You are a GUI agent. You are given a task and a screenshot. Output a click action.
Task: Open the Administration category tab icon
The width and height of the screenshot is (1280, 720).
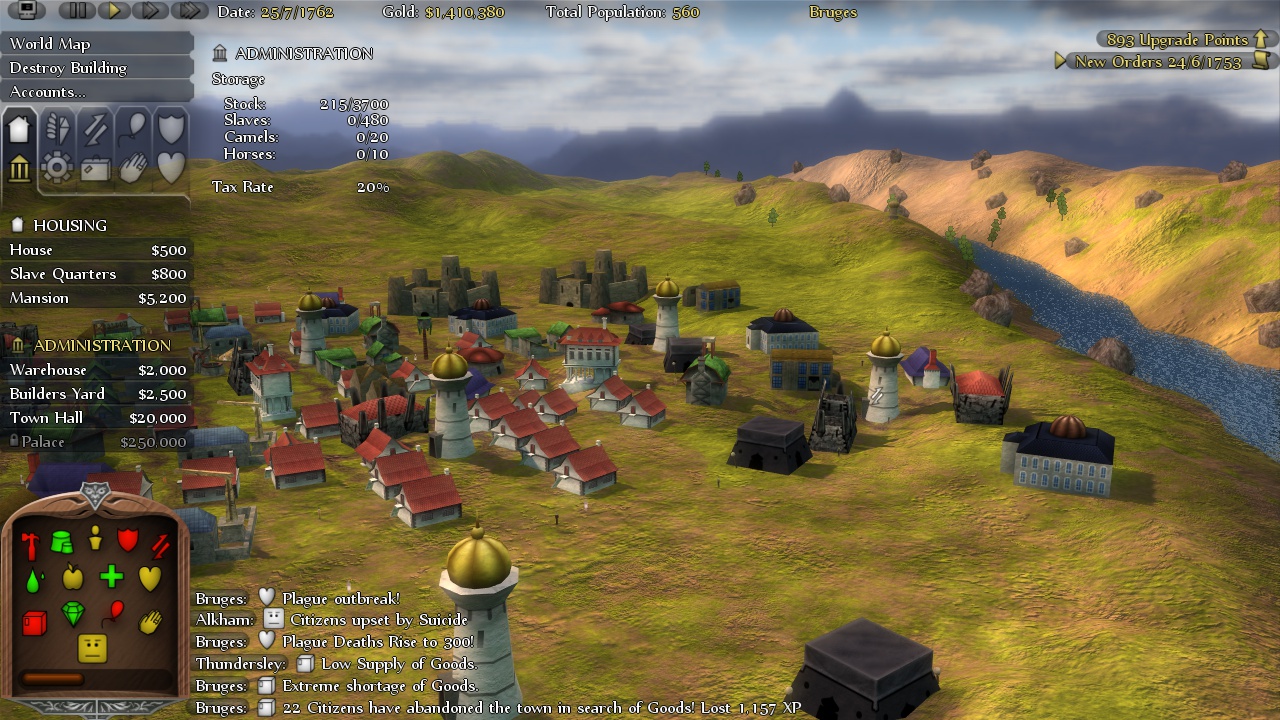pos(20,168)
